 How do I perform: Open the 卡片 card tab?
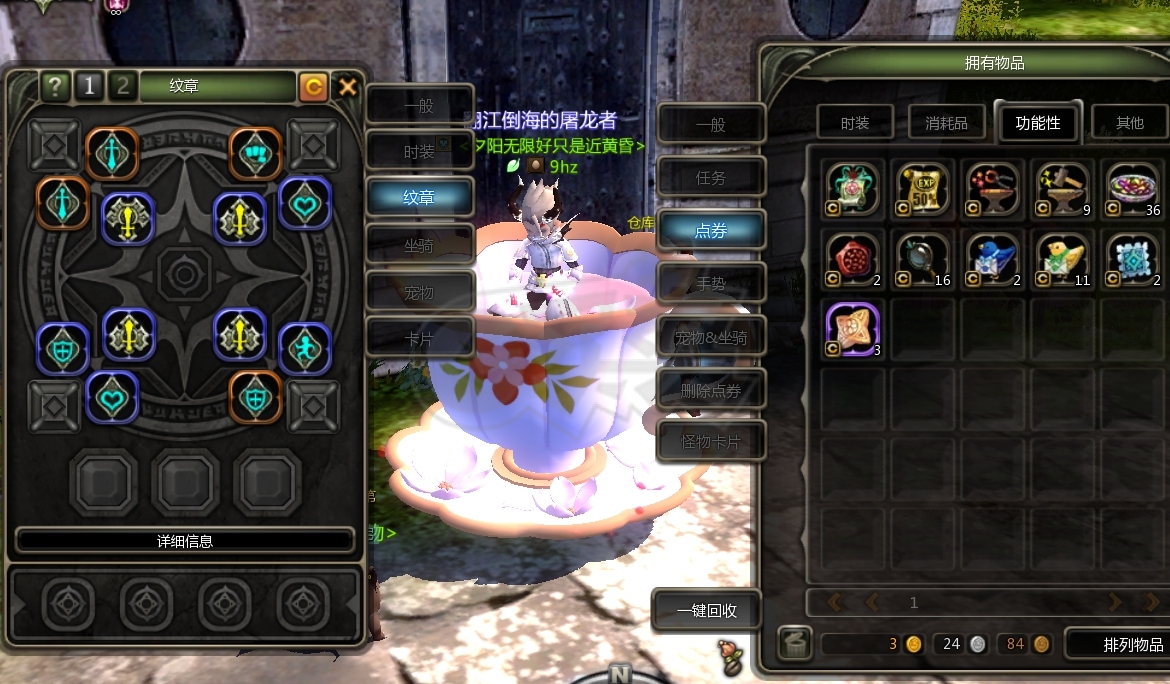419,338
